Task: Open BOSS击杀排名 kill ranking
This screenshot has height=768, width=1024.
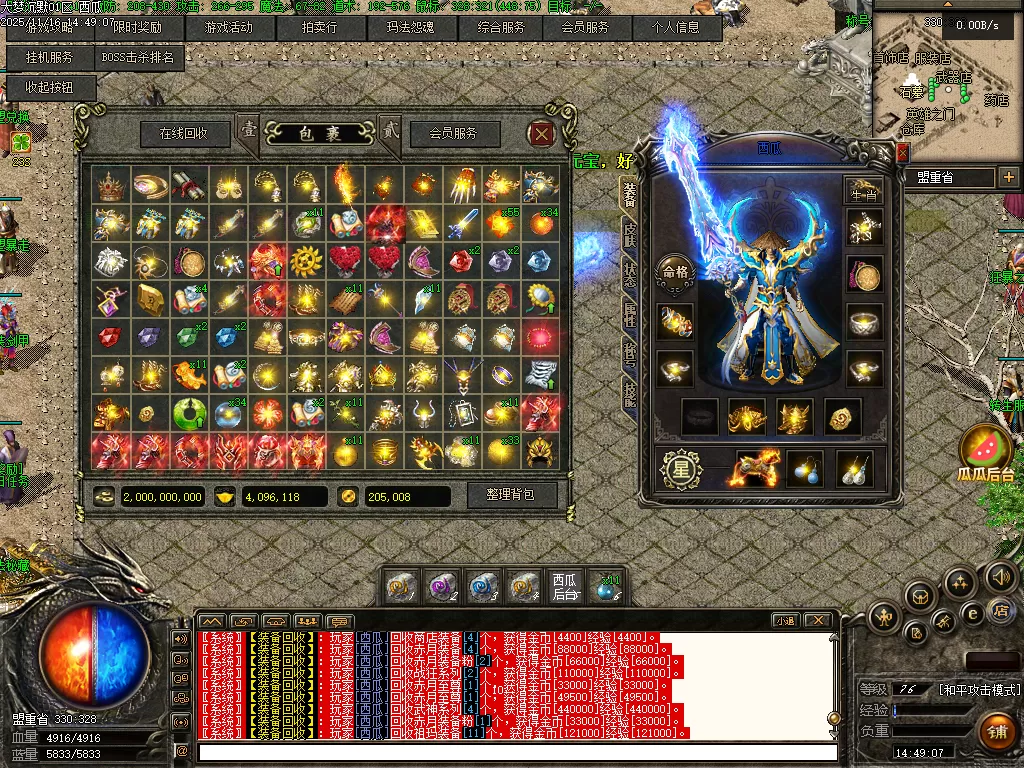Action: (138, 58)
